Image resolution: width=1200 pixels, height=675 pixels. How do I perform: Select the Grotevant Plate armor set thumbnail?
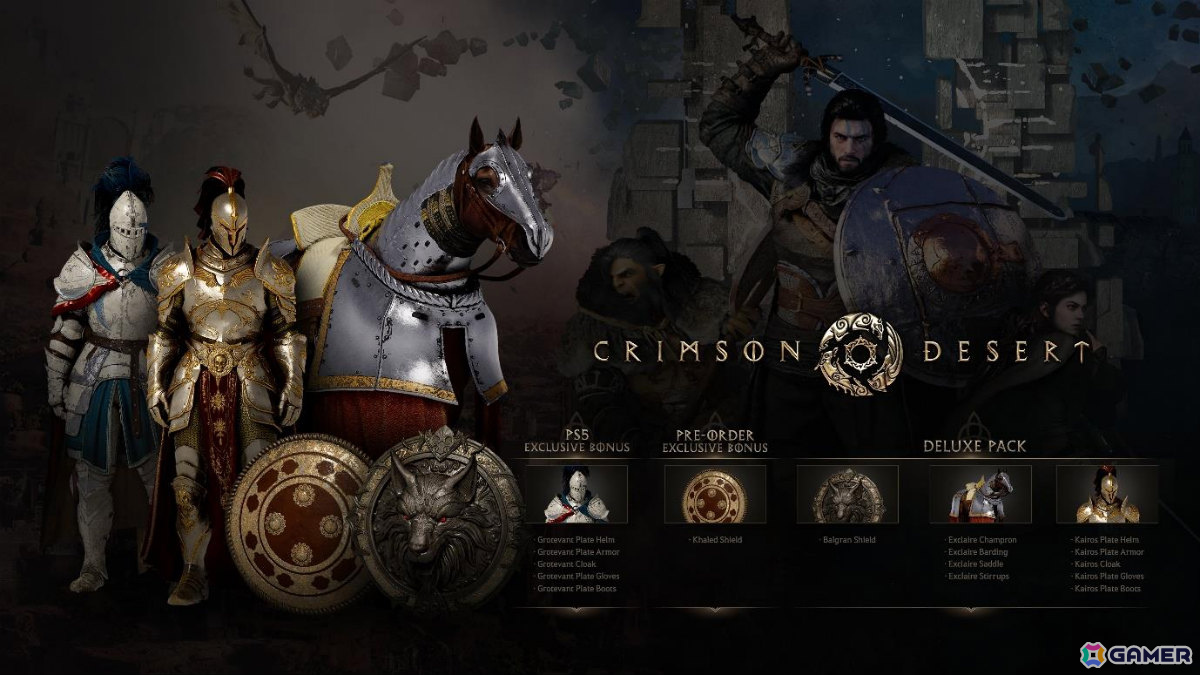[576, 494]
